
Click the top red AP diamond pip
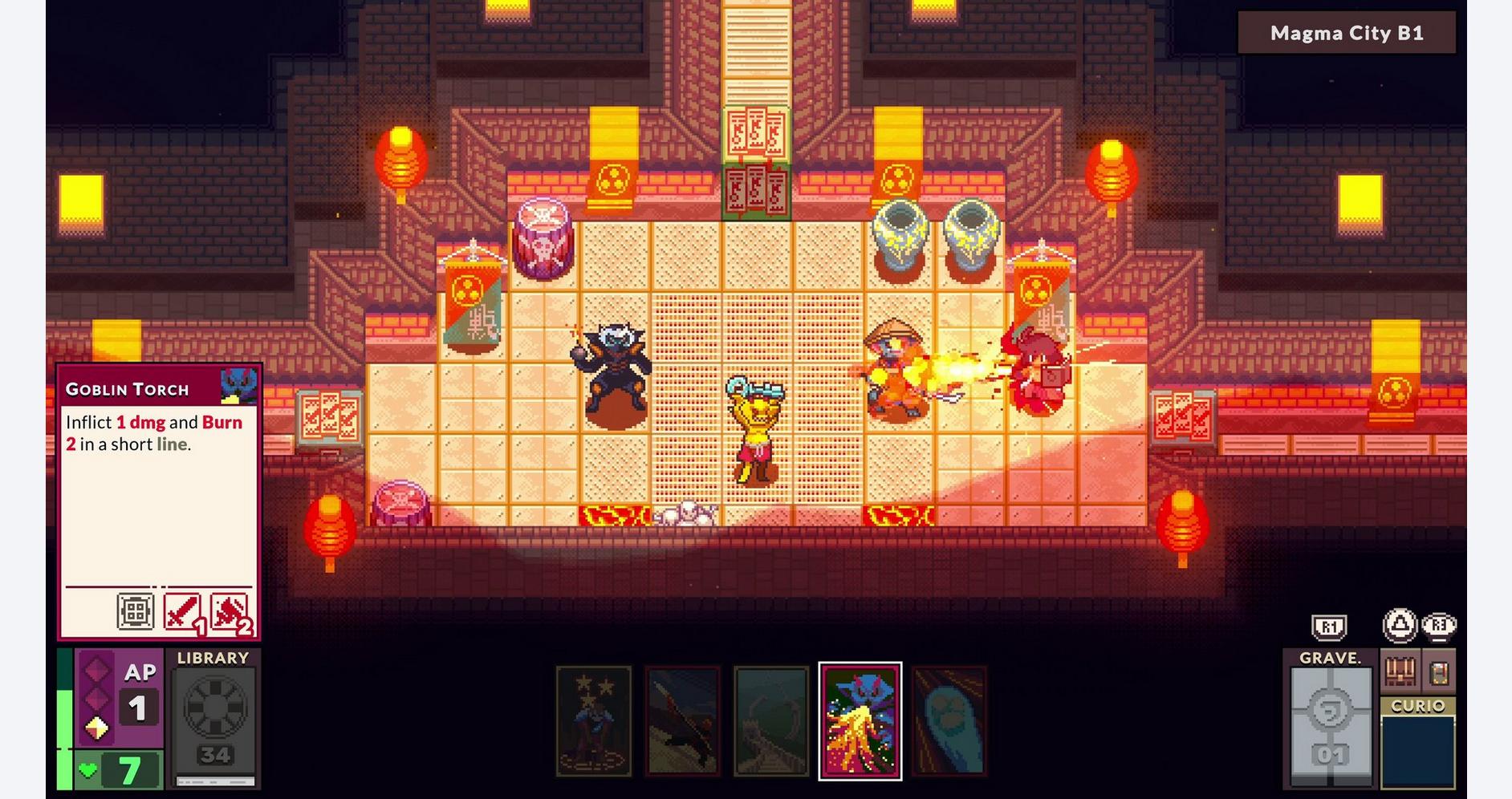click(96, 671)
